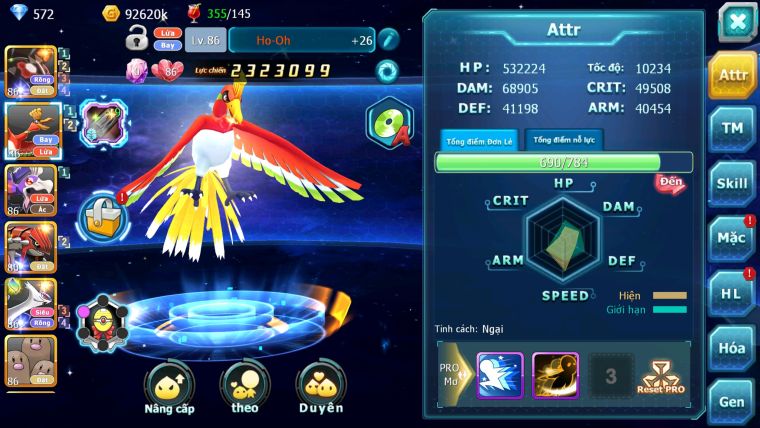
Task: Click the Nâng cấp upgrade button
Action: coord(169,388)
